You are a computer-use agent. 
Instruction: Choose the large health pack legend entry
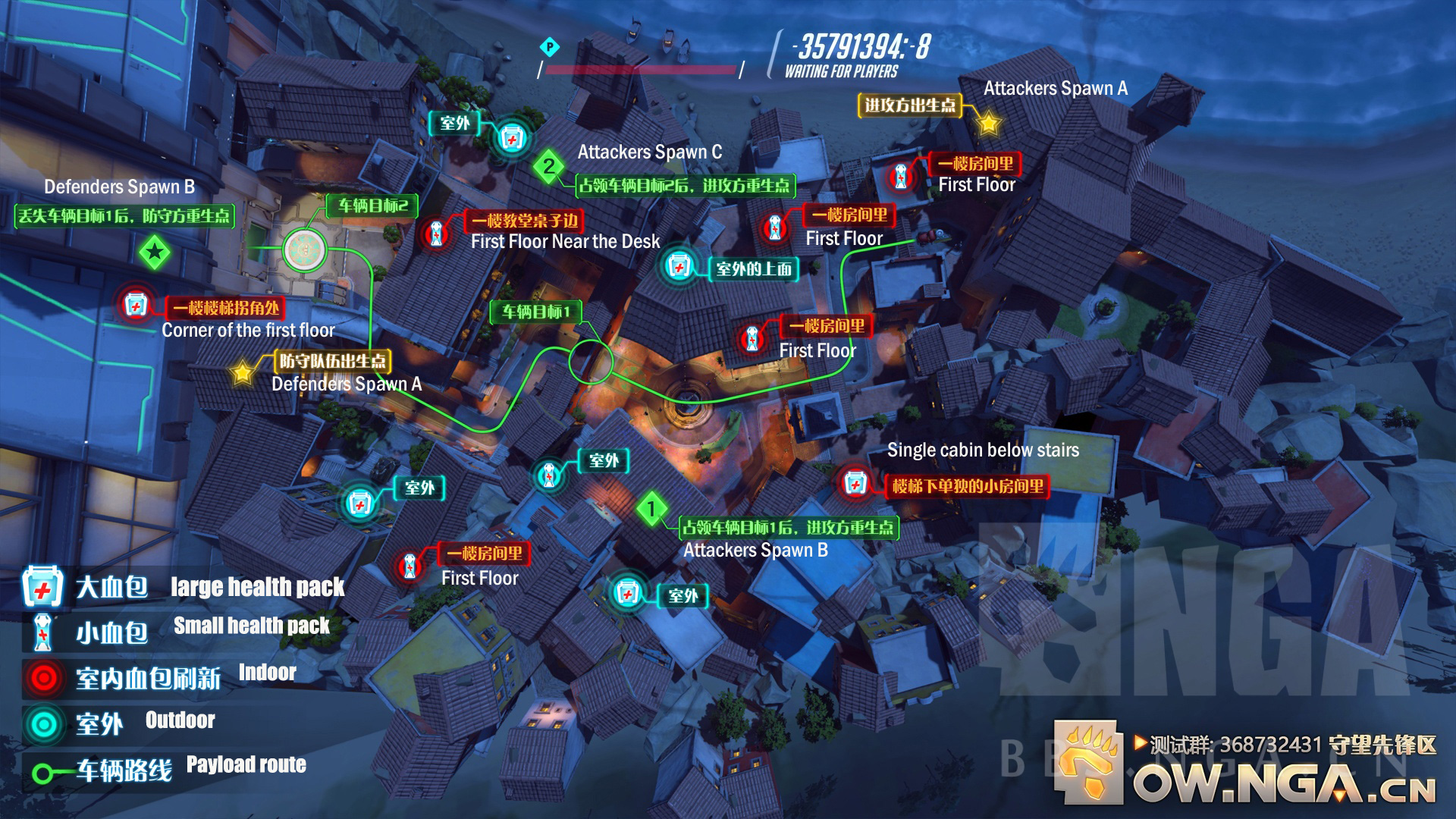[182, 587]
